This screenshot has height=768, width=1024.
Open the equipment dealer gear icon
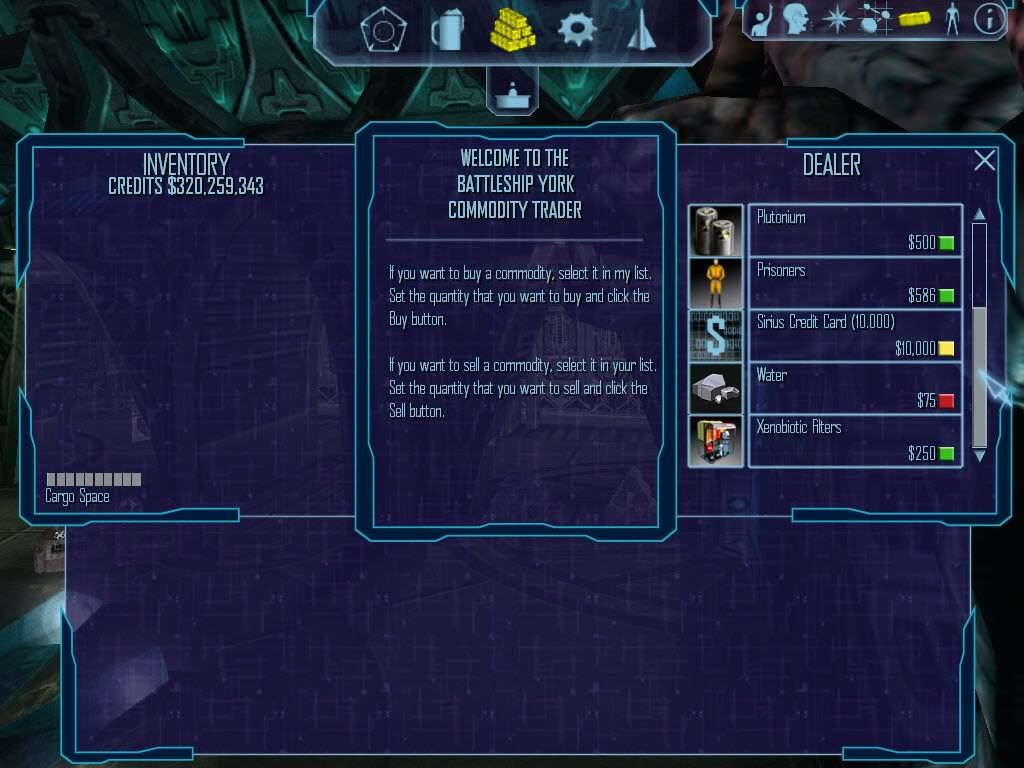577,30
